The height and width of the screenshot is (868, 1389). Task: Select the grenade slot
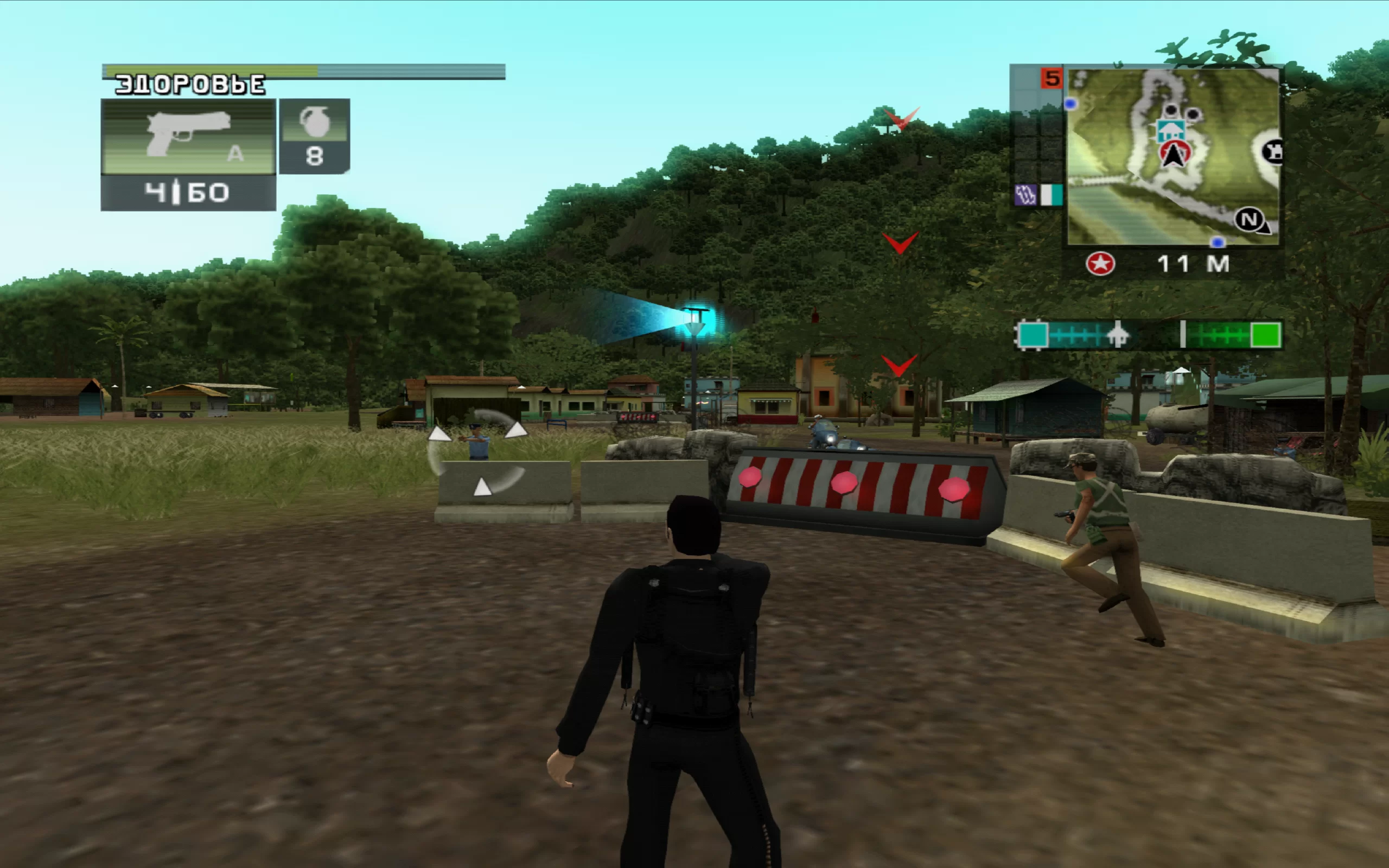click(x=315, y=137)
